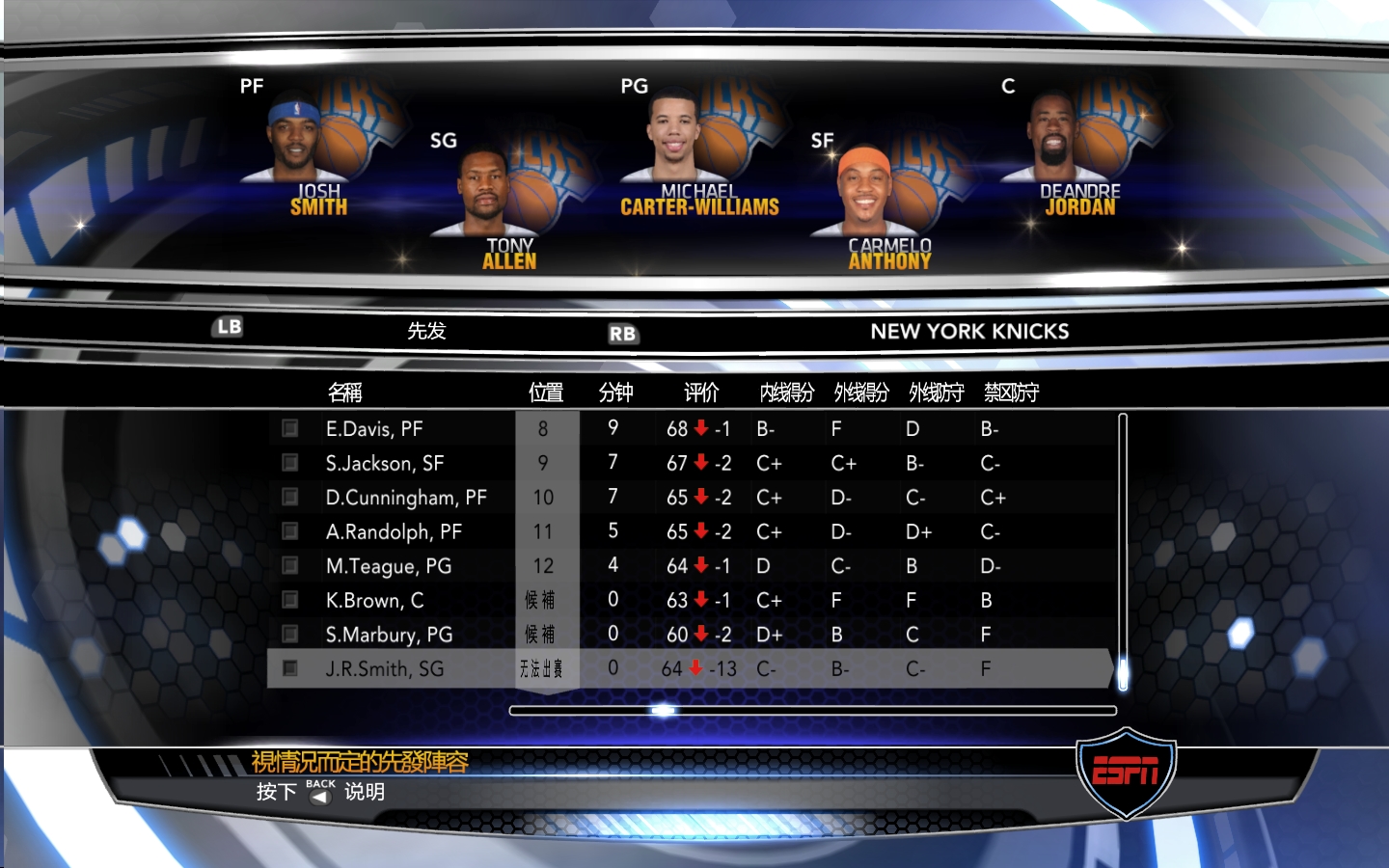Toggle the checkbox next to K.Brown

[x=289, y=600]
